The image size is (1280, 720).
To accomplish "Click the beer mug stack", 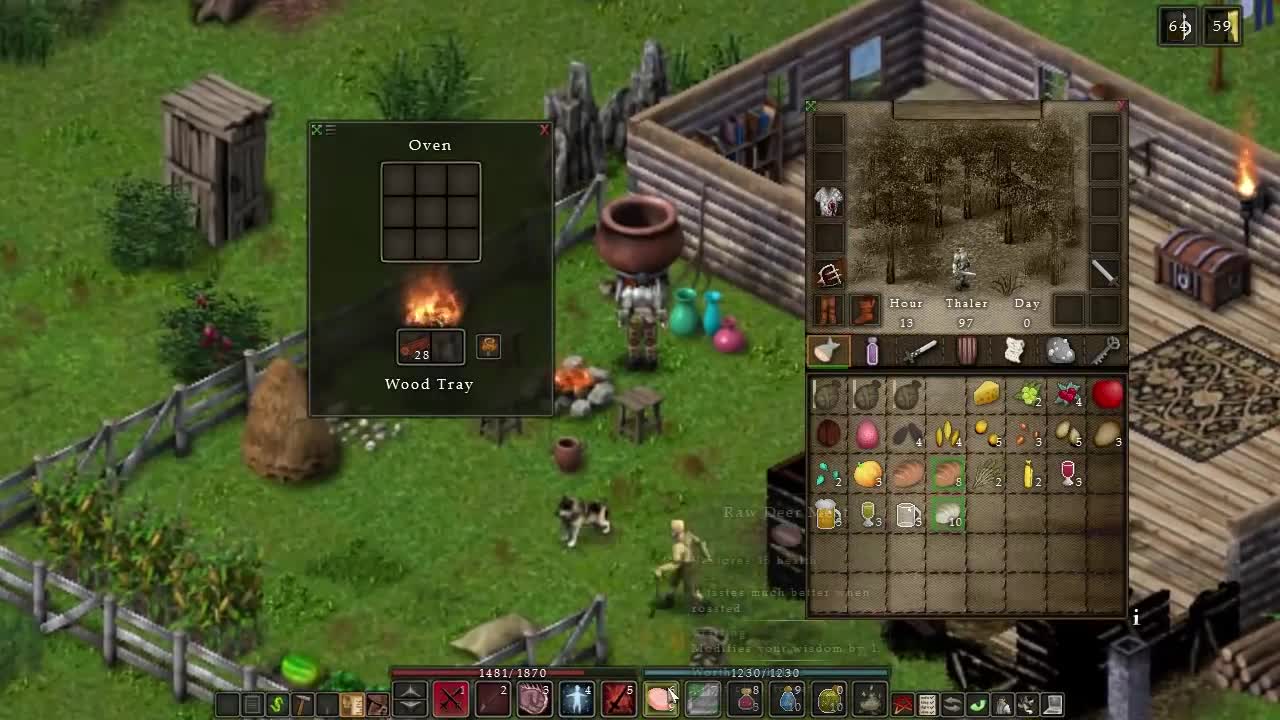I will 828,514.
